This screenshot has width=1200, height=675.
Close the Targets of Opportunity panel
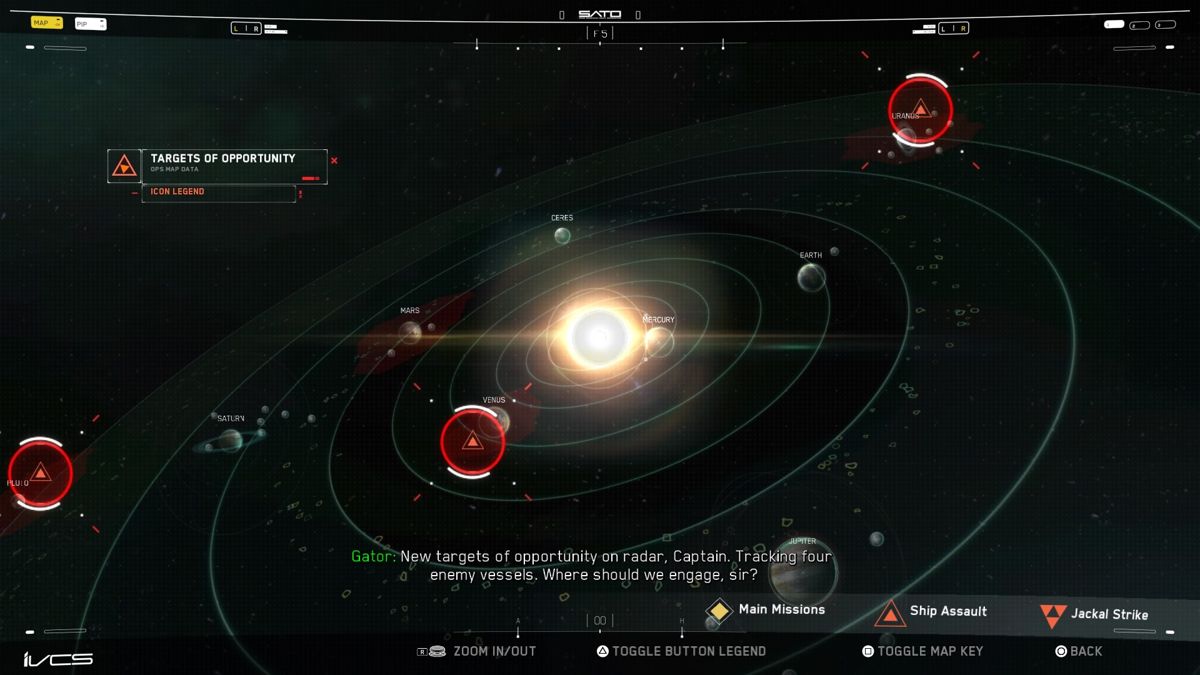pyautogui.click(x=334, y=160)
